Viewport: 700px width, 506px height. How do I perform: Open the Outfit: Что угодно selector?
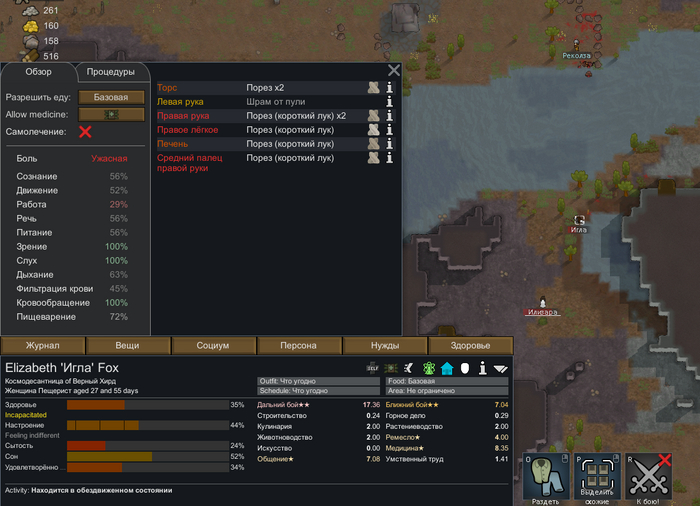(318, 380)
